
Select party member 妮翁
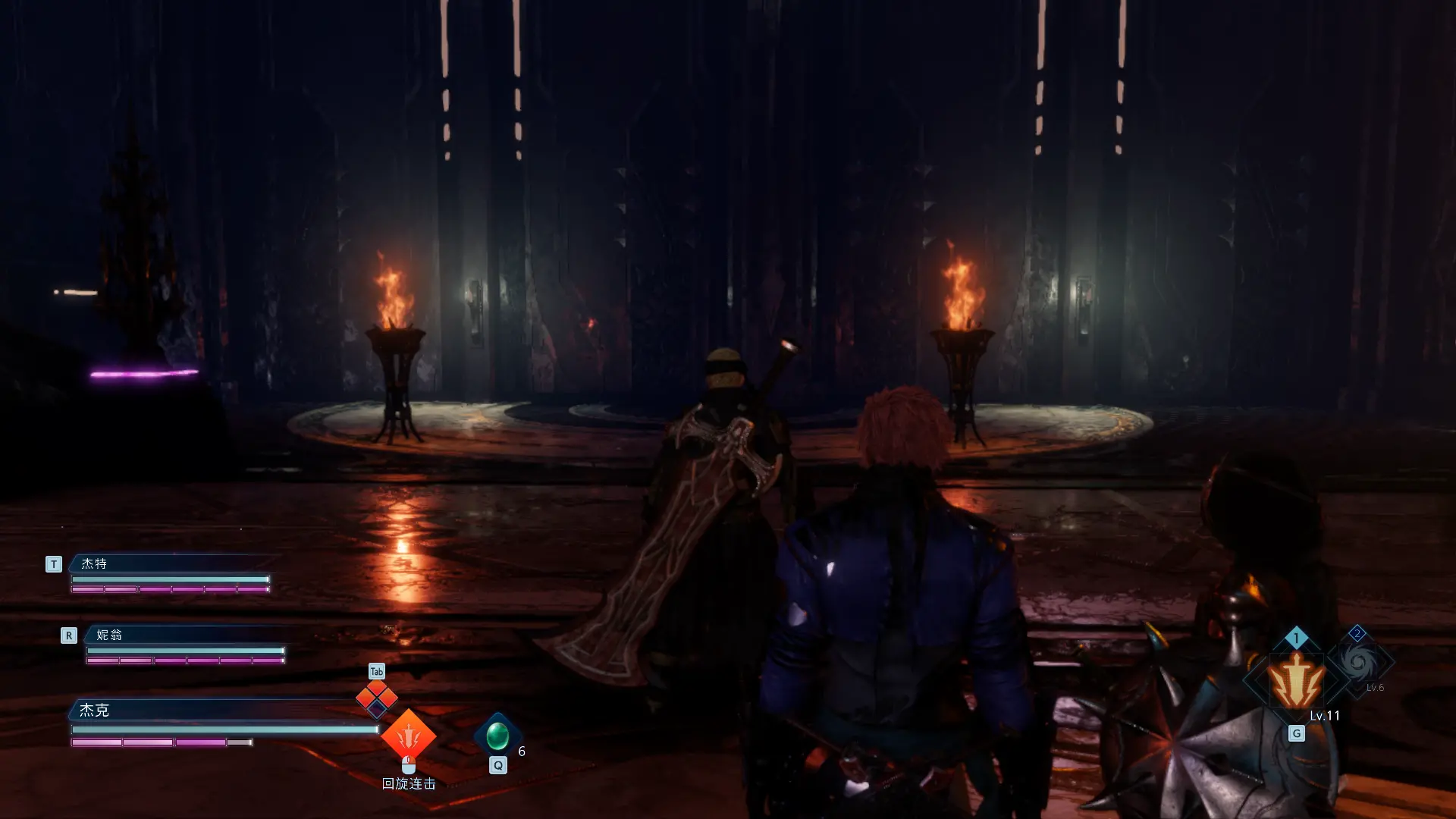[109, 635]
